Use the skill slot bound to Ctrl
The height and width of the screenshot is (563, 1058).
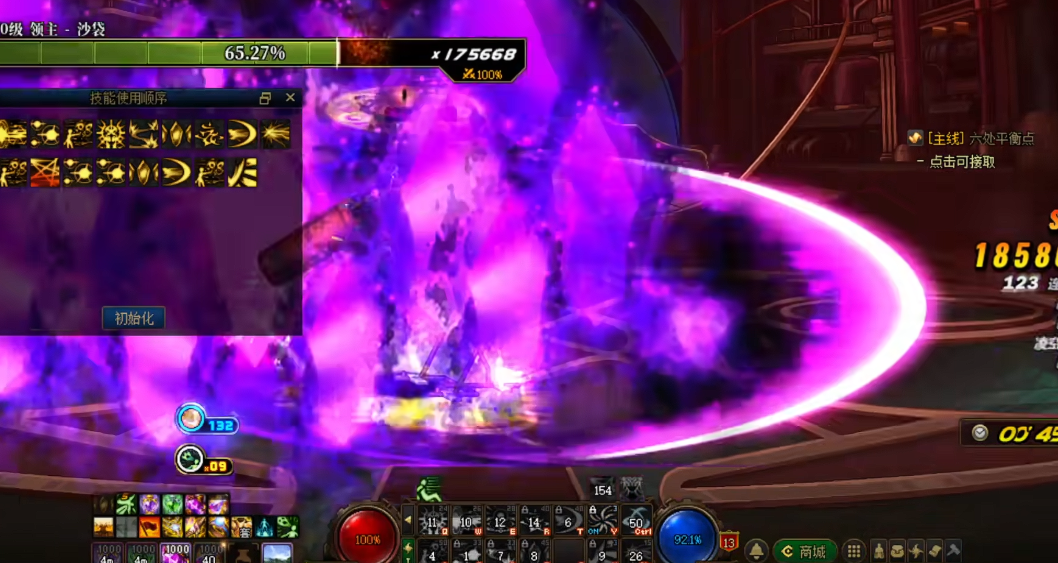click(x=636, y=521)
